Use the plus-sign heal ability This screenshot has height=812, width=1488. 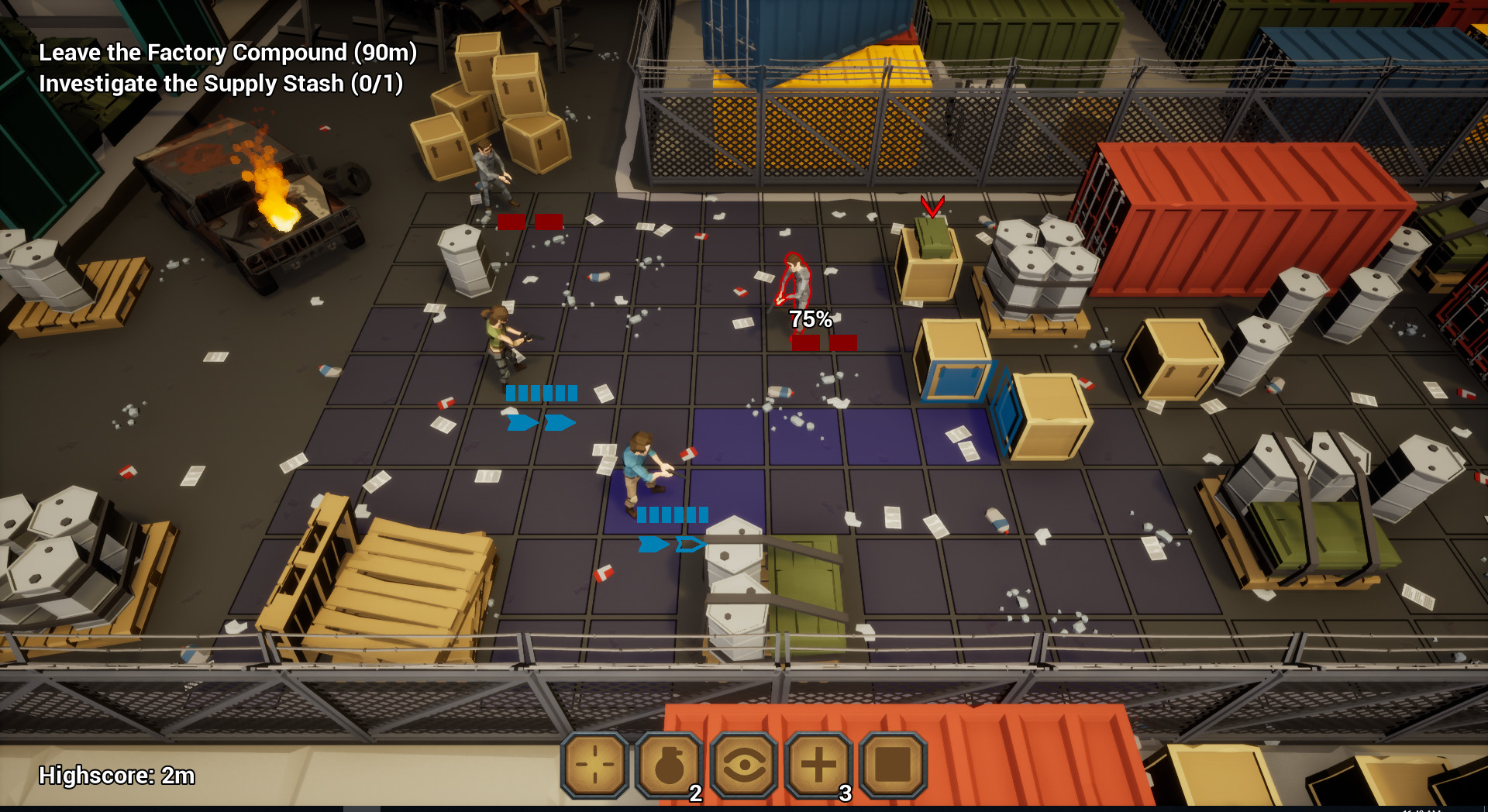tap(818, 765)
